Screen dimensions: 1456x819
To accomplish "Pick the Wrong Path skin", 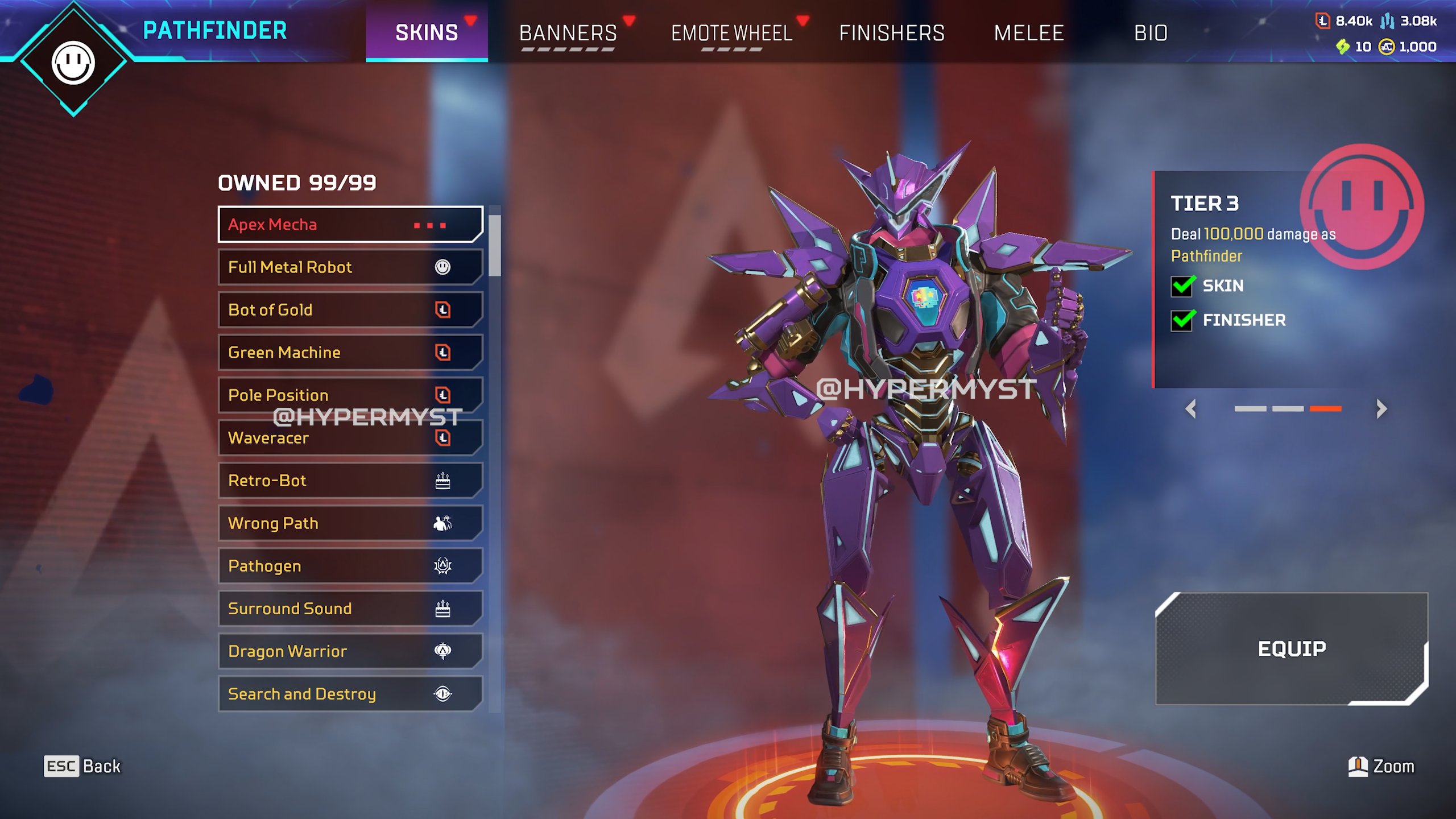I will [350, 523].
